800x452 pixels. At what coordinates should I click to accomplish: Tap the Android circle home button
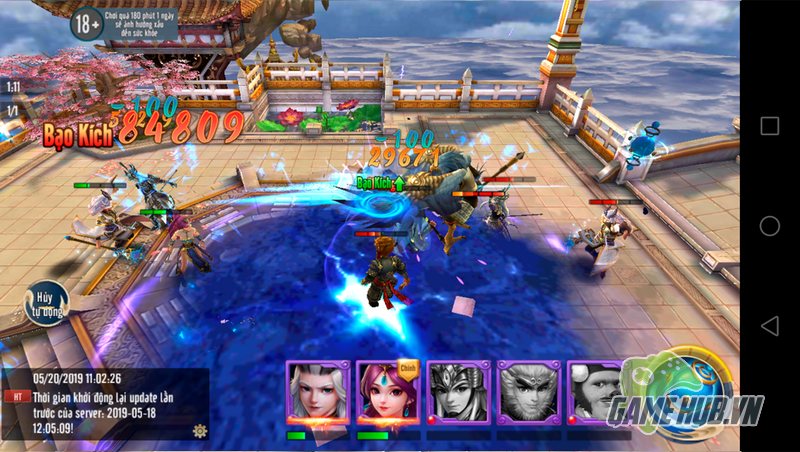[769, 226]
